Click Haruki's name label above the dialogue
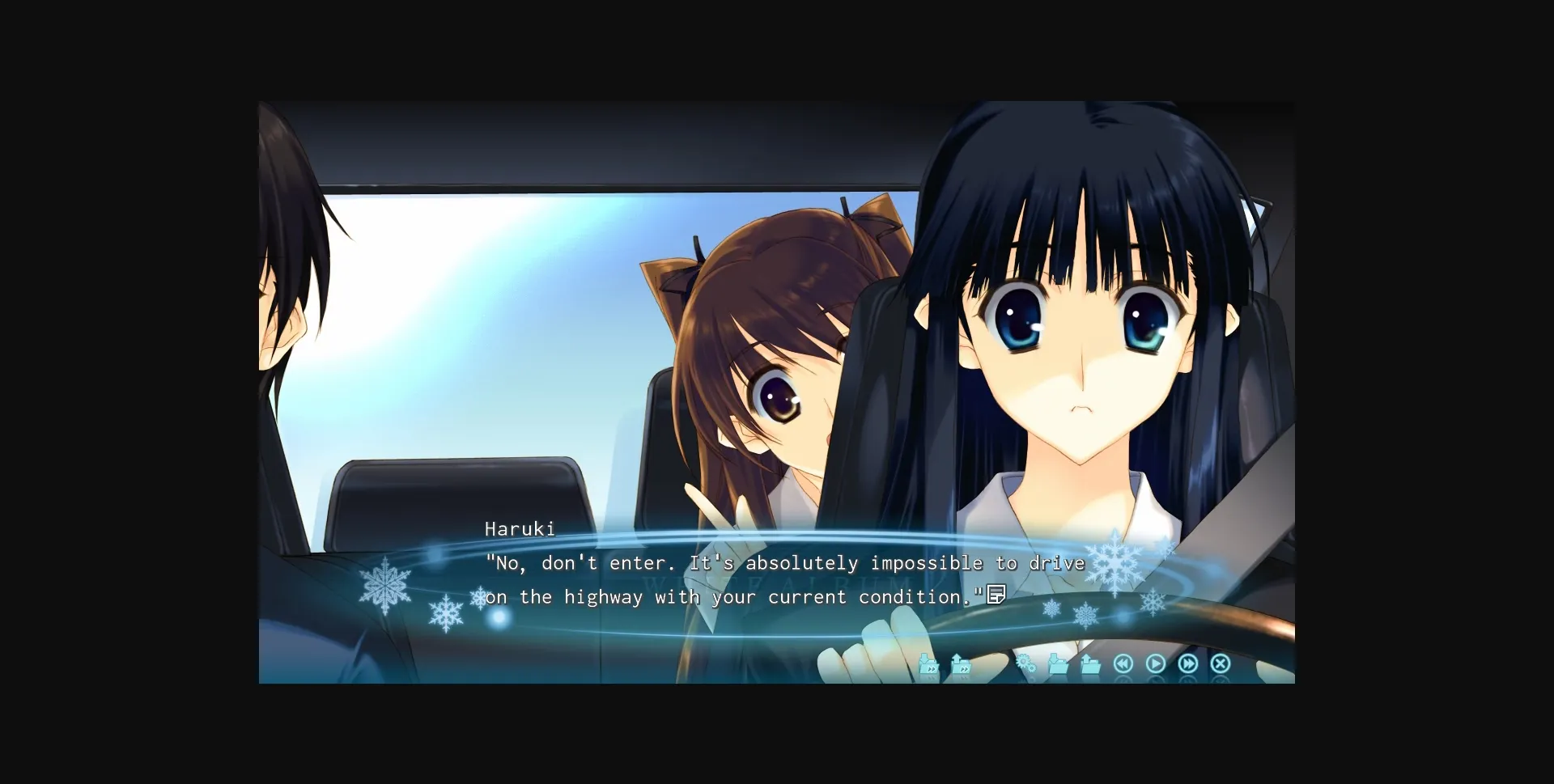 click(520, 528)
